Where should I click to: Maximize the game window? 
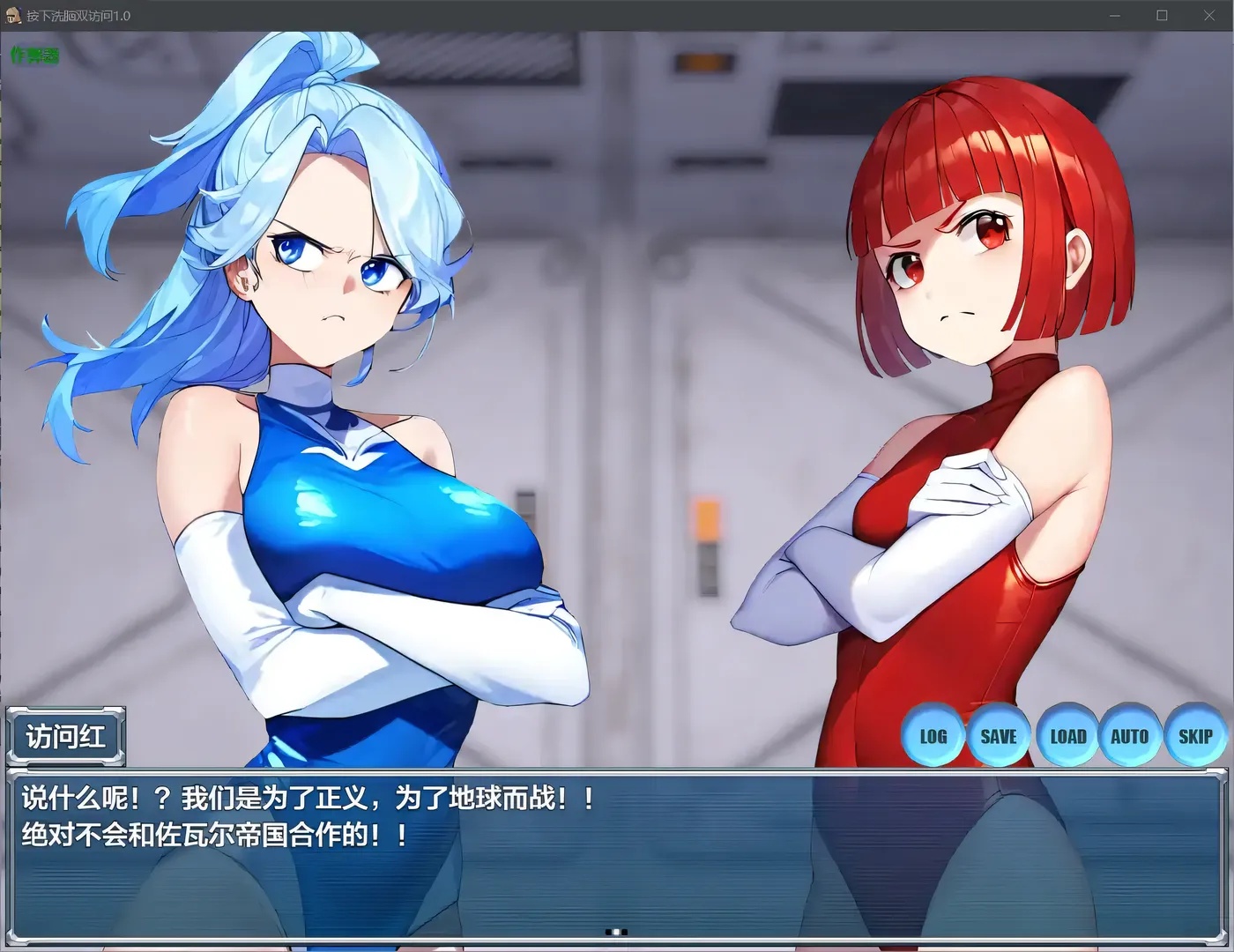[1162, 15]
